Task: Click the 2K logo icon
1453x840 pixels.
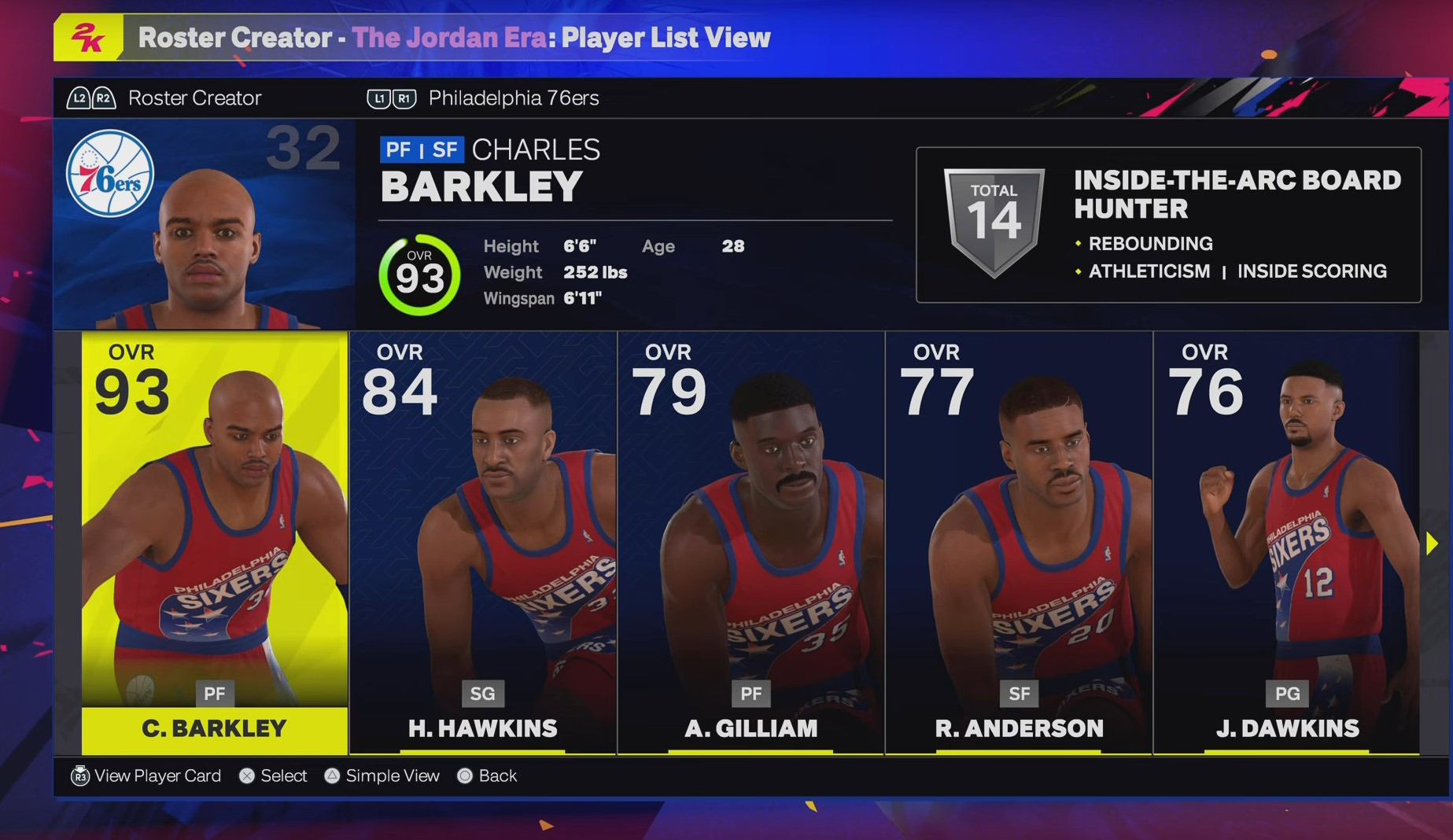Action: click(89, 35)
